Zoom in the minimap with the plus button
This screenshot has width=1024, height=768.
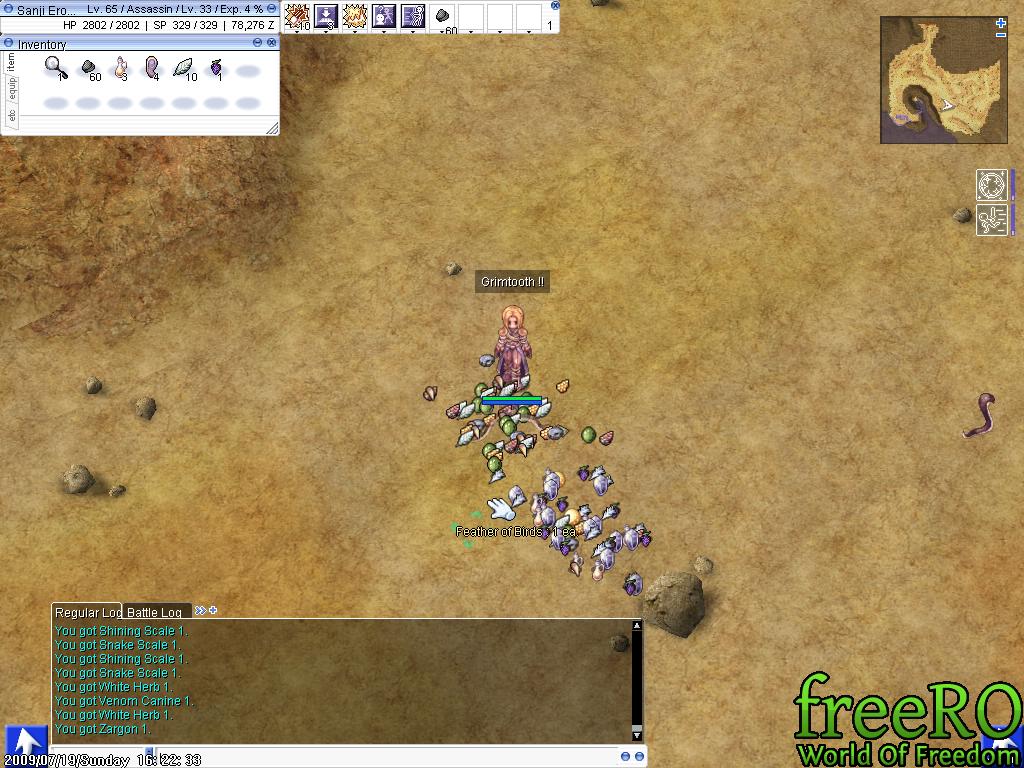pos(1001,22)
